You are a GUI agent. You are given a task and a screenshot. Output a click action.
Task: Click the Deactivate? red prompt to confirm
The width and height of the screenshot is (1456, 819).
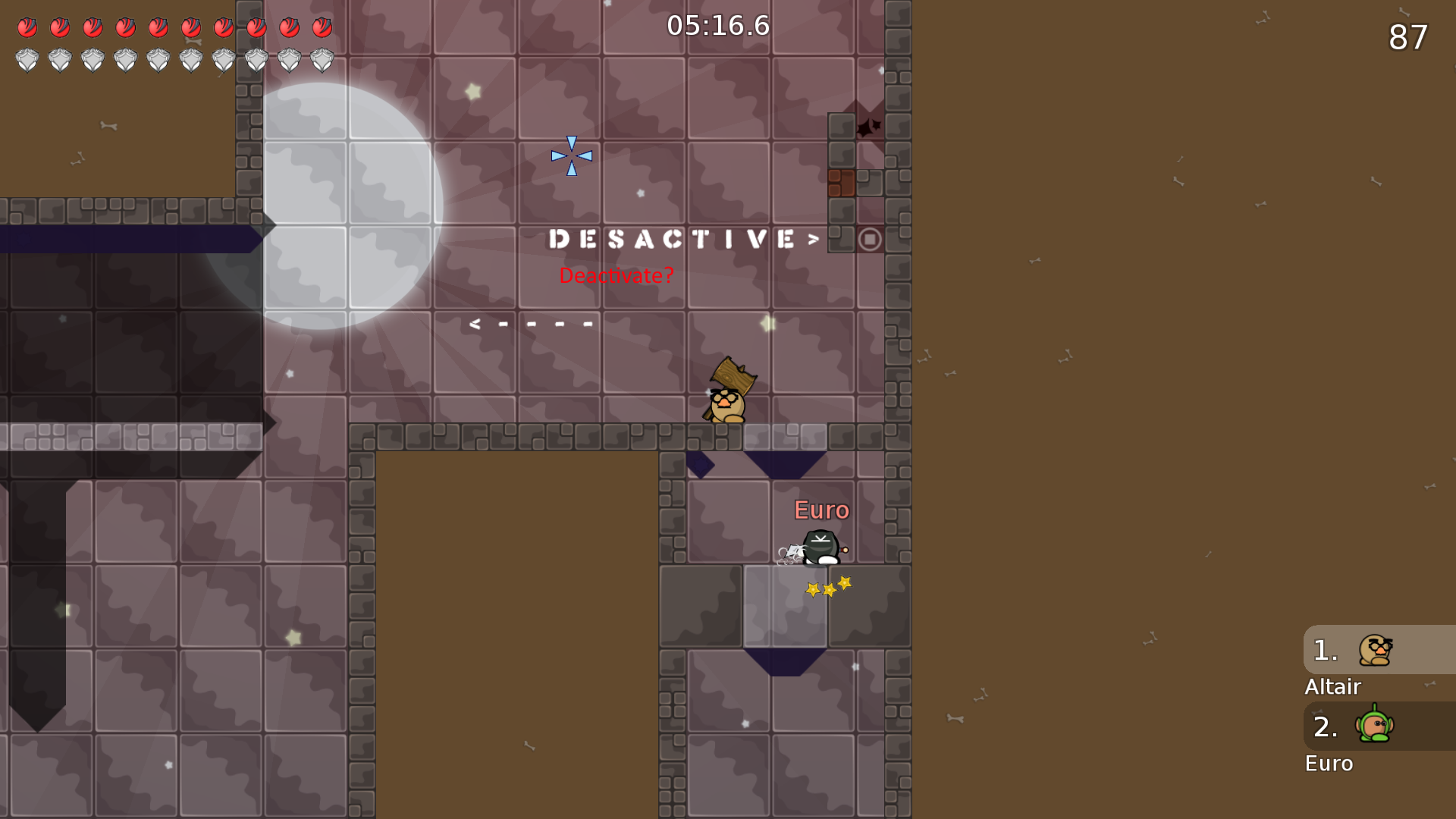click(x=615, y=276)
